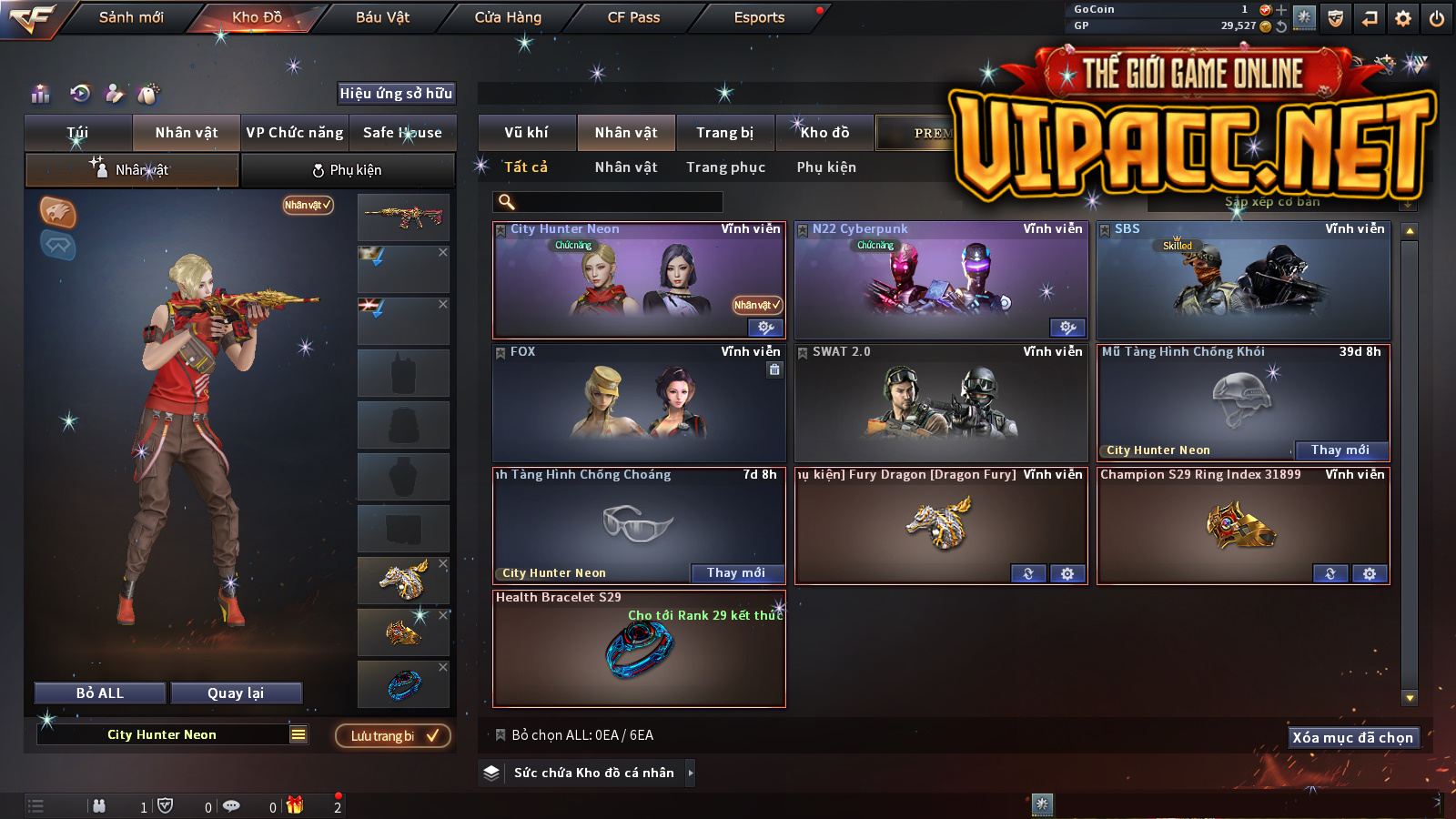The width and height of the screenshot is (1456, 819).
Task: Open the settings gear icon
Action: [x=1403, y=18]
